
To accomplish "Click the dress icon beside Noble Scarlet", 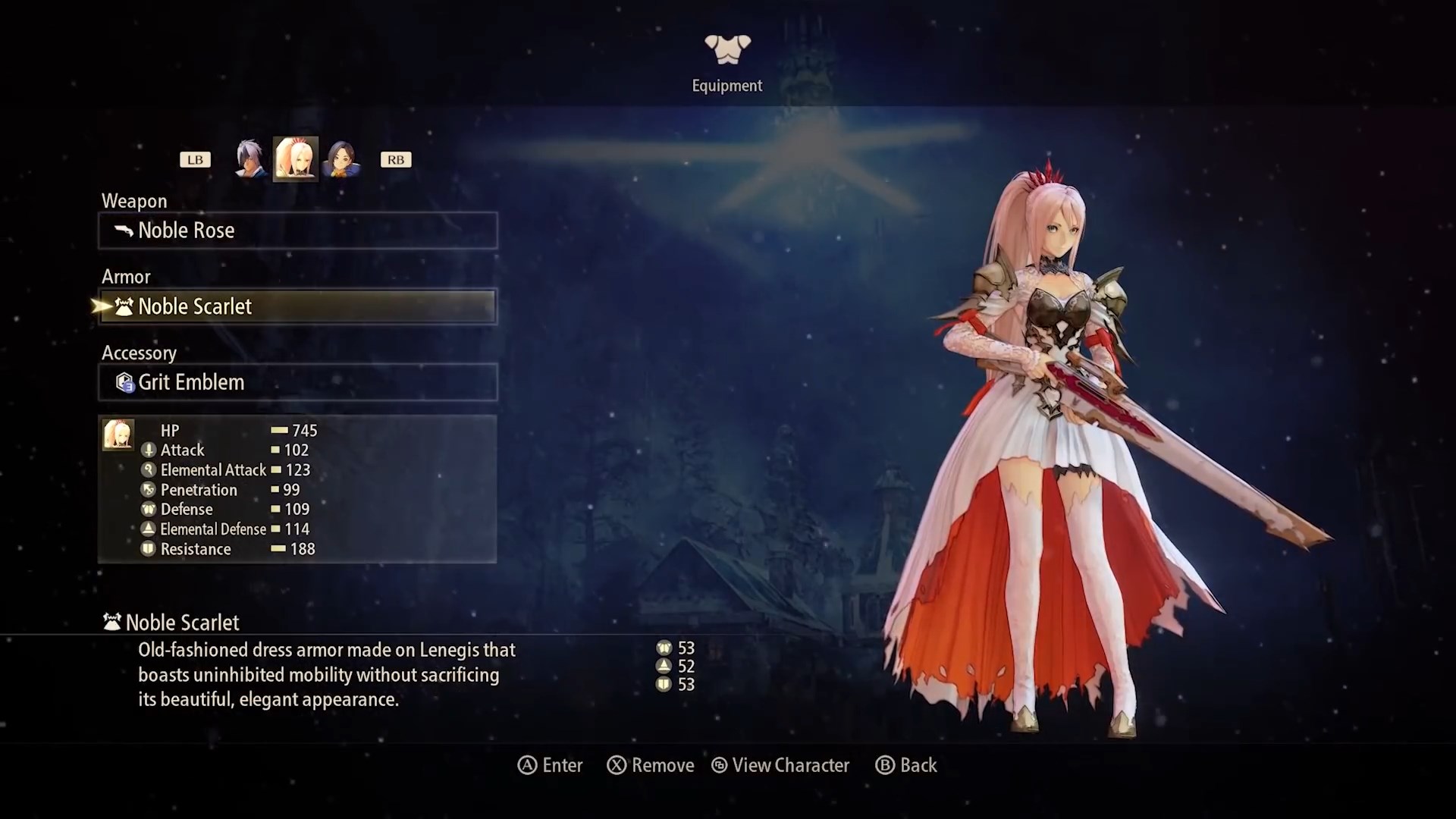I will [124, 306].
